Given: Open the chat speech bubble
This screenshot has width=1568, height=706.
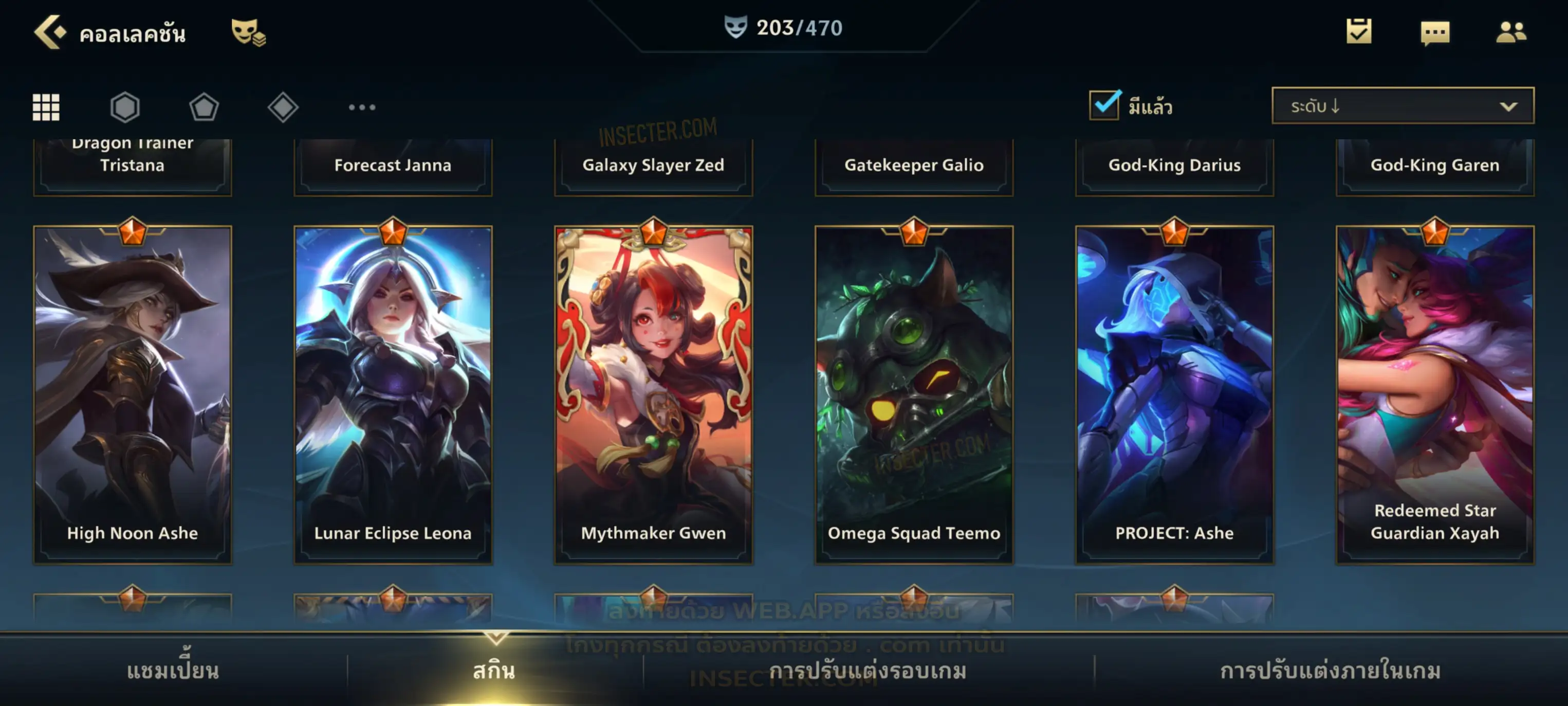Looking at the screenshot, I should point(1435,33).
